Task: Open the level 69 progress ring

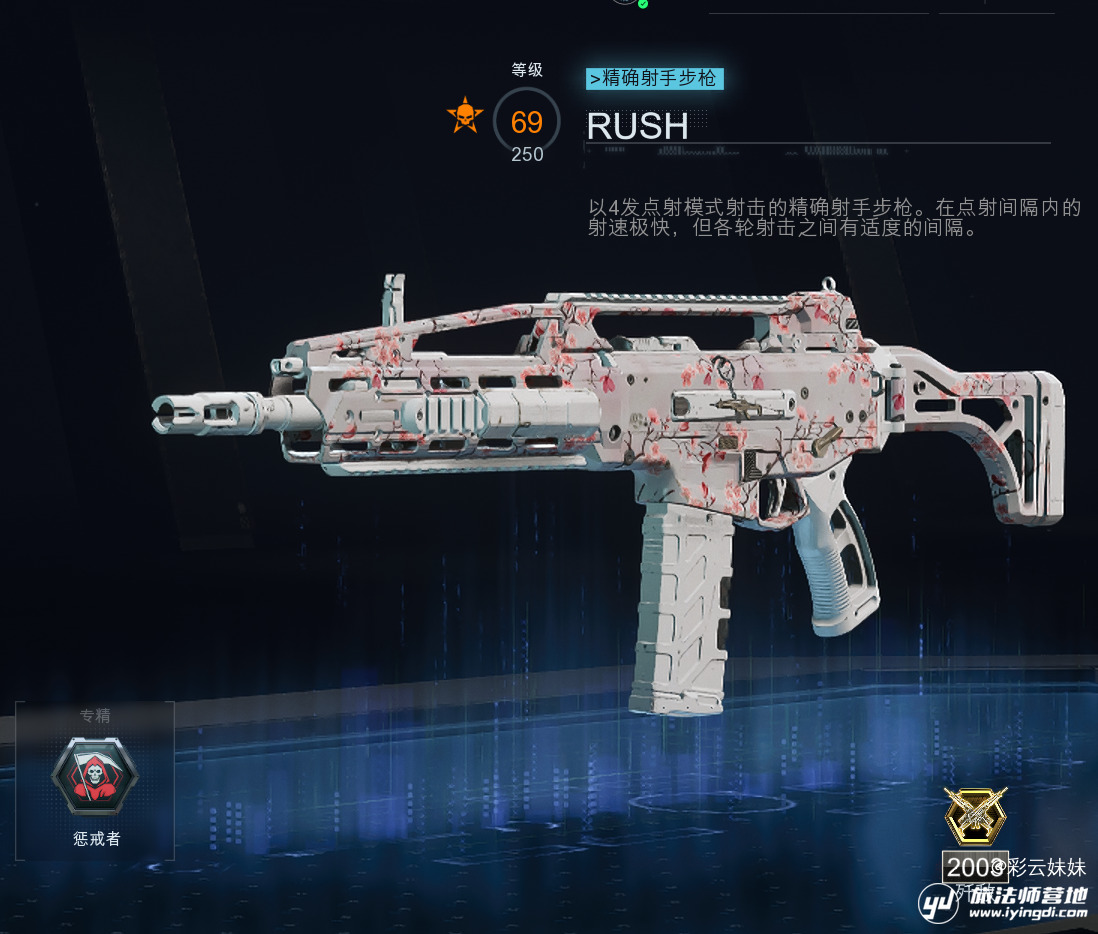Action: click(527, 122)
